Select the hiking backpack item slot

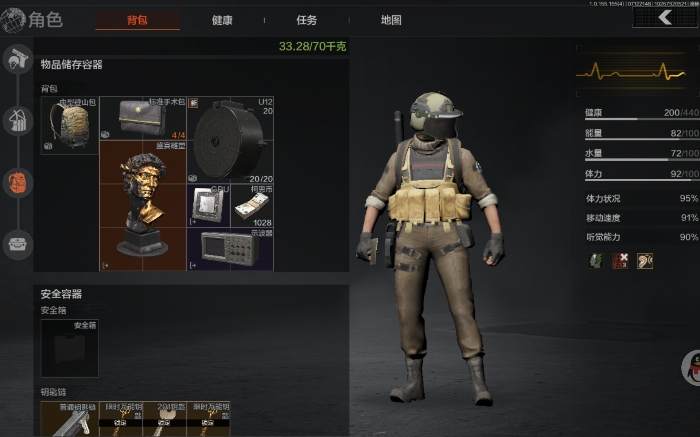click(x=70, y=125)
